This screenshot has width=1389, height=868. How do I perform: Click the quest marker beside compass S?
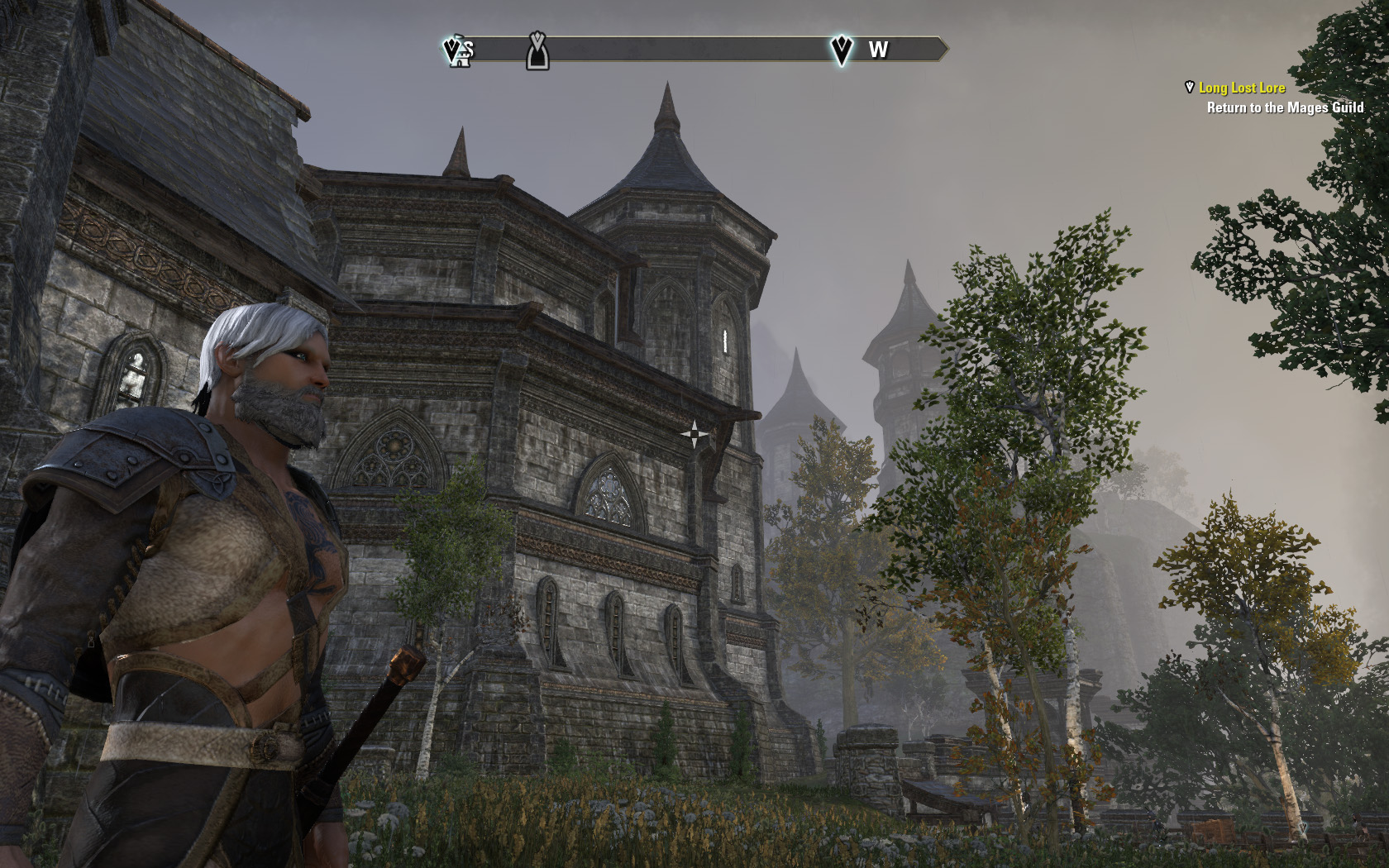pos(453,50)
